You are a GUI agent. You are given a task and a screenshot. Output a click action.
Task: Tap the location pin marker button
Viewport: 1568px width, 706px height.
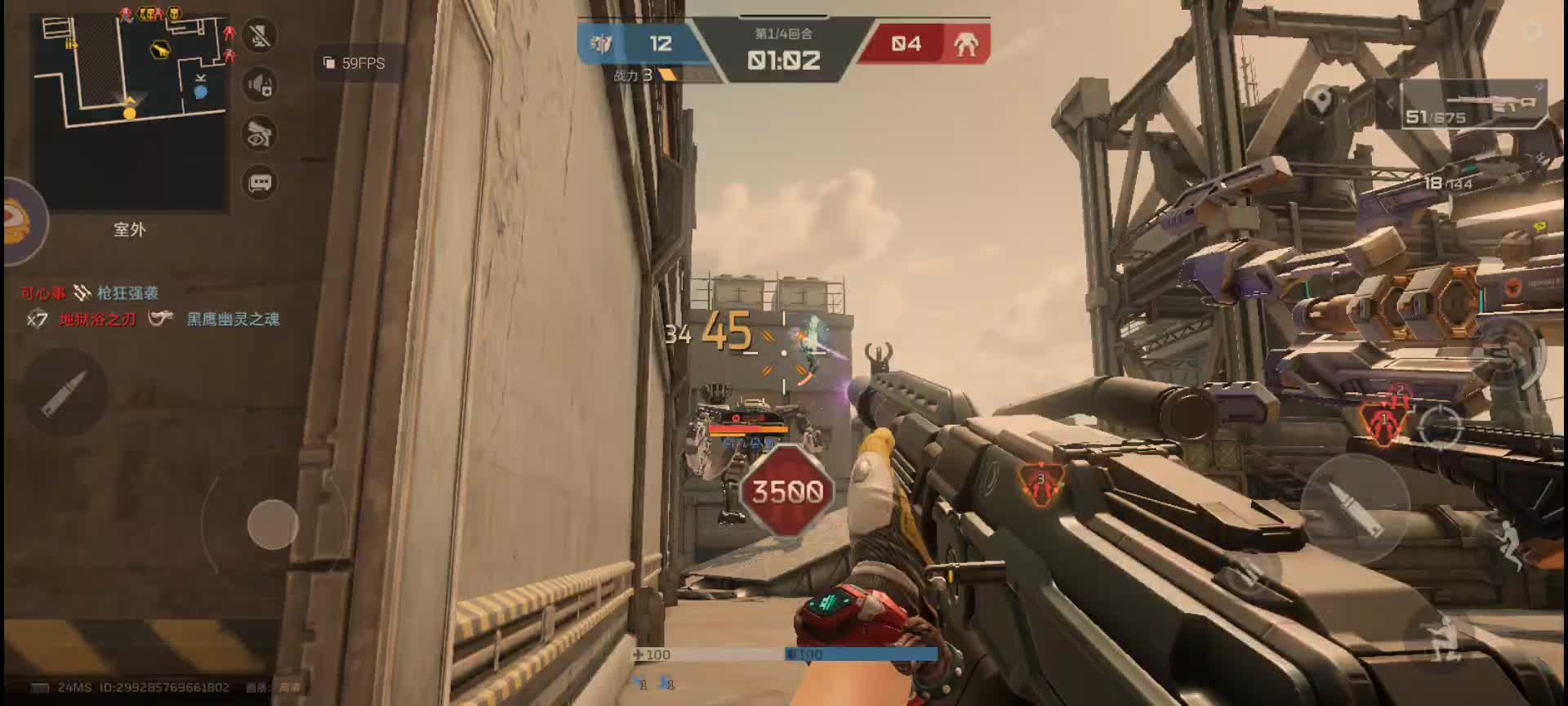1321,101
